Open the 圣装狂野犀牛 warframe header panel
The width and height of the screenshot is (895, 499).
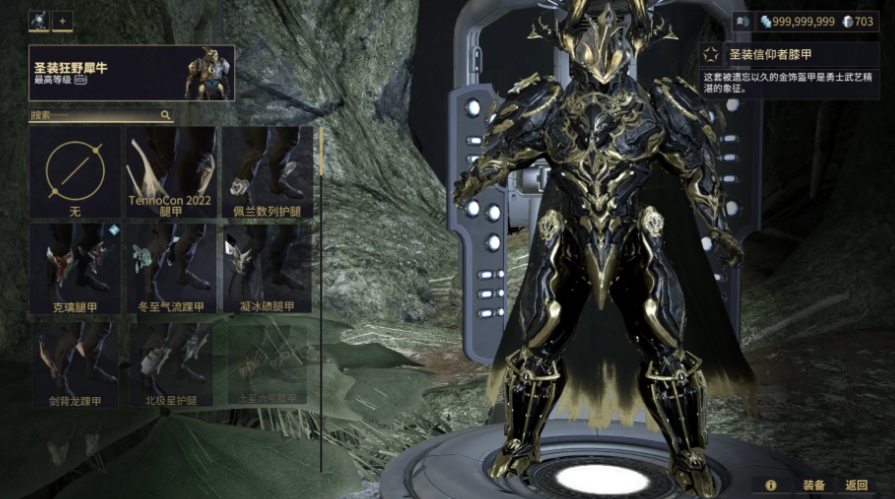[x=131, y=73]
